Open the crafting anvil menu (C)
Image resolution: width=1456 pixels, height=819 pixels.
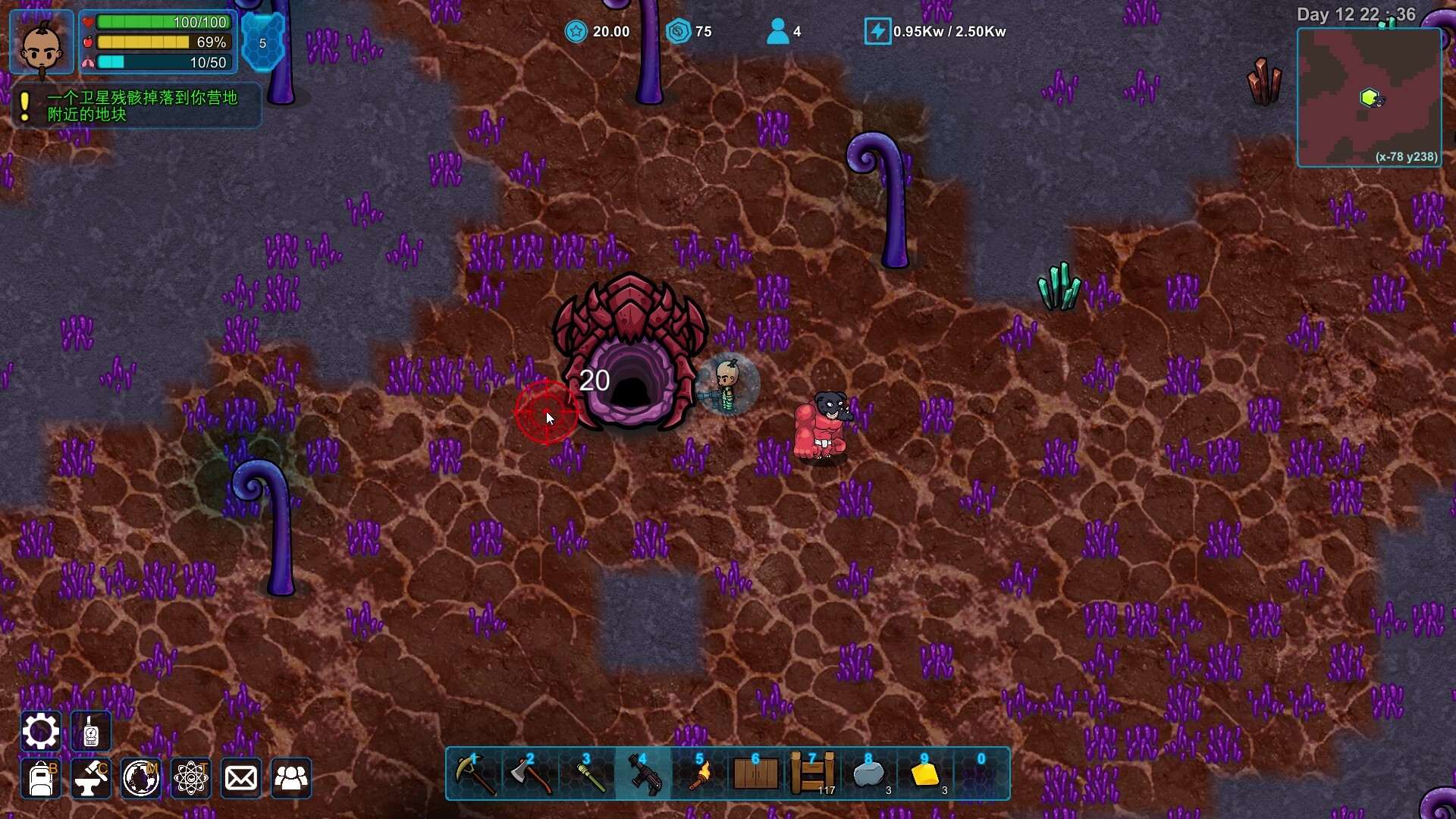pos(90,779)
